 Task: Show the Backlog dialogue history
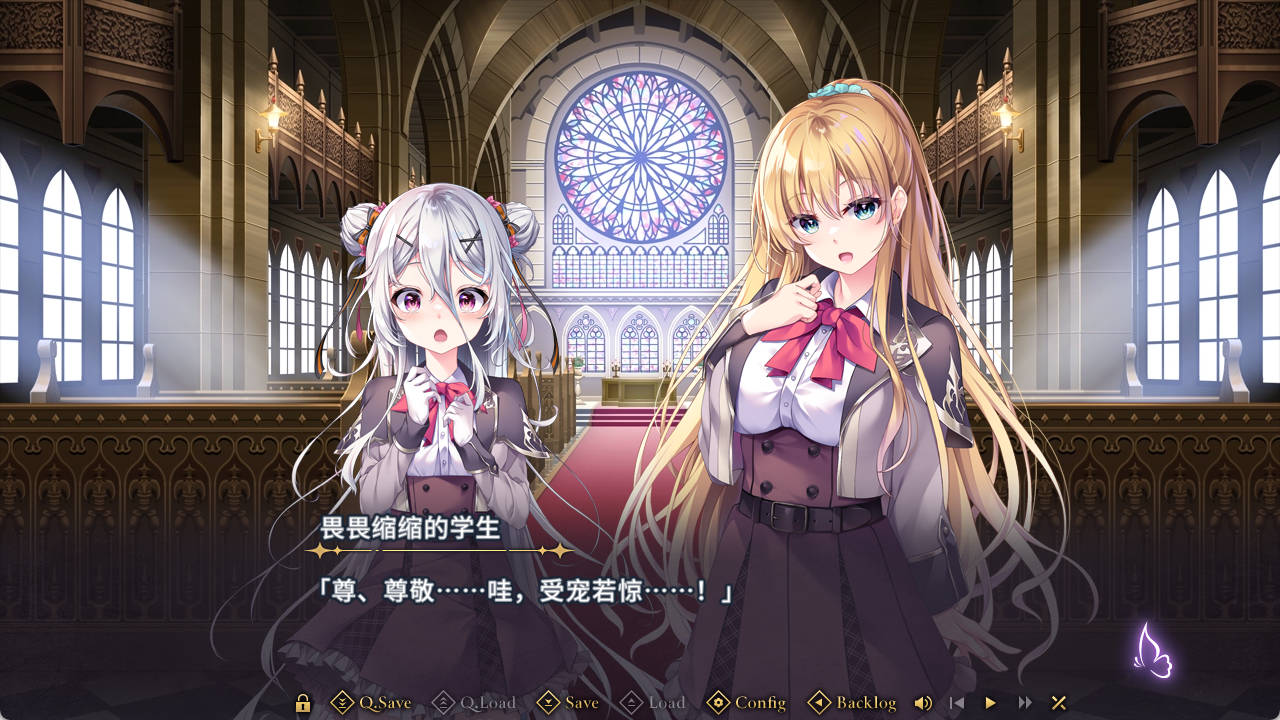click(852, 703)
